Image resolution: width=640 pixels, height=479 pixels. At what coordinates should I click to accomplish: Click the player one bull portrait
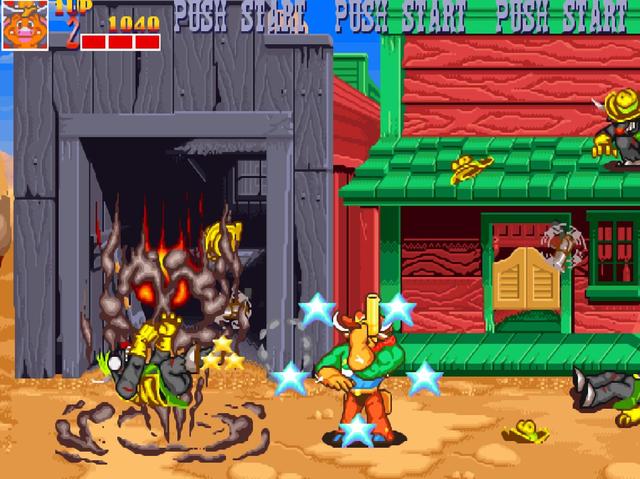pos(24,24)
